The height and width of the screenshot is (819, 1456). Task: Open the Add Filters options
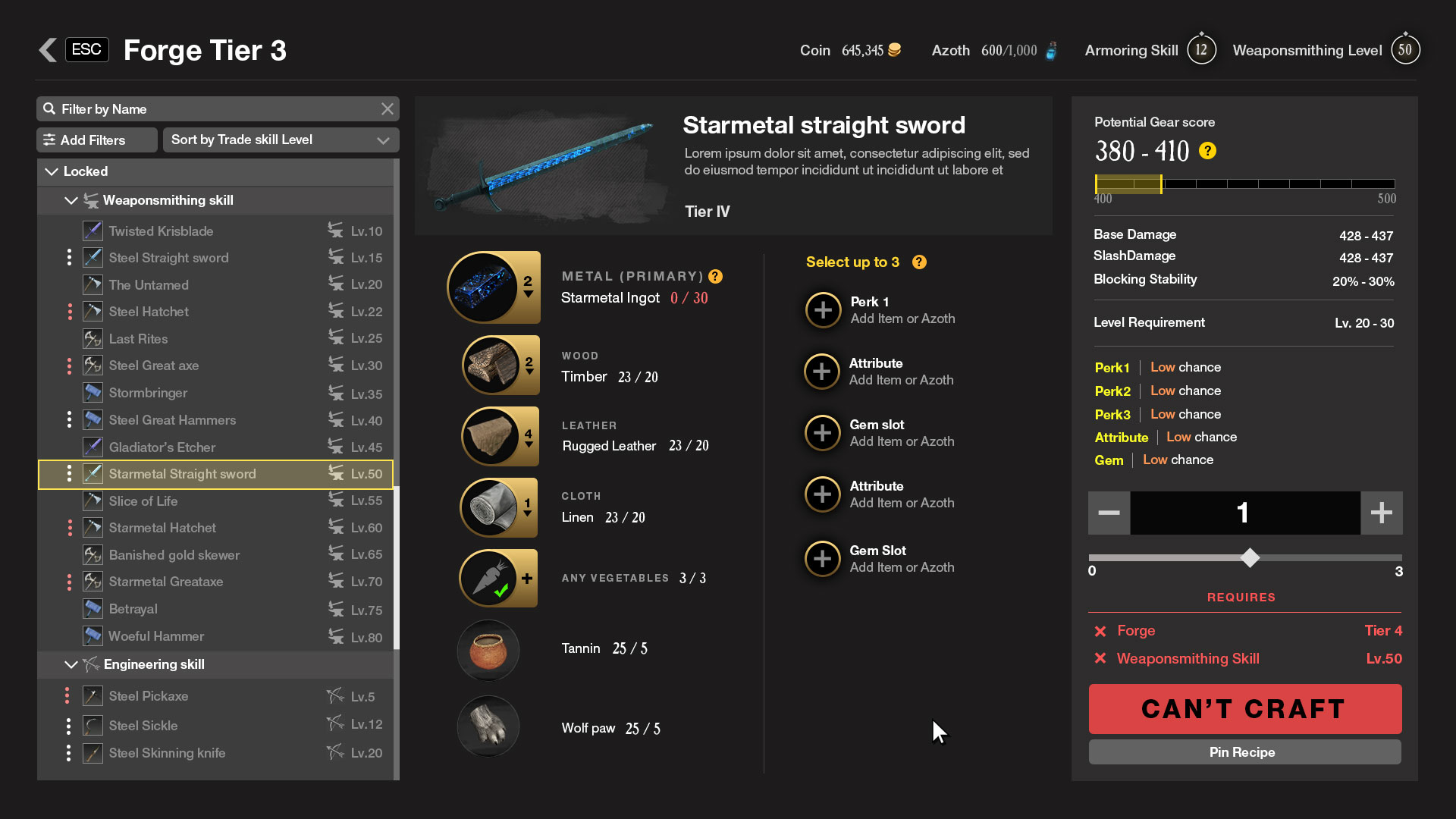[x=96, y=140]
